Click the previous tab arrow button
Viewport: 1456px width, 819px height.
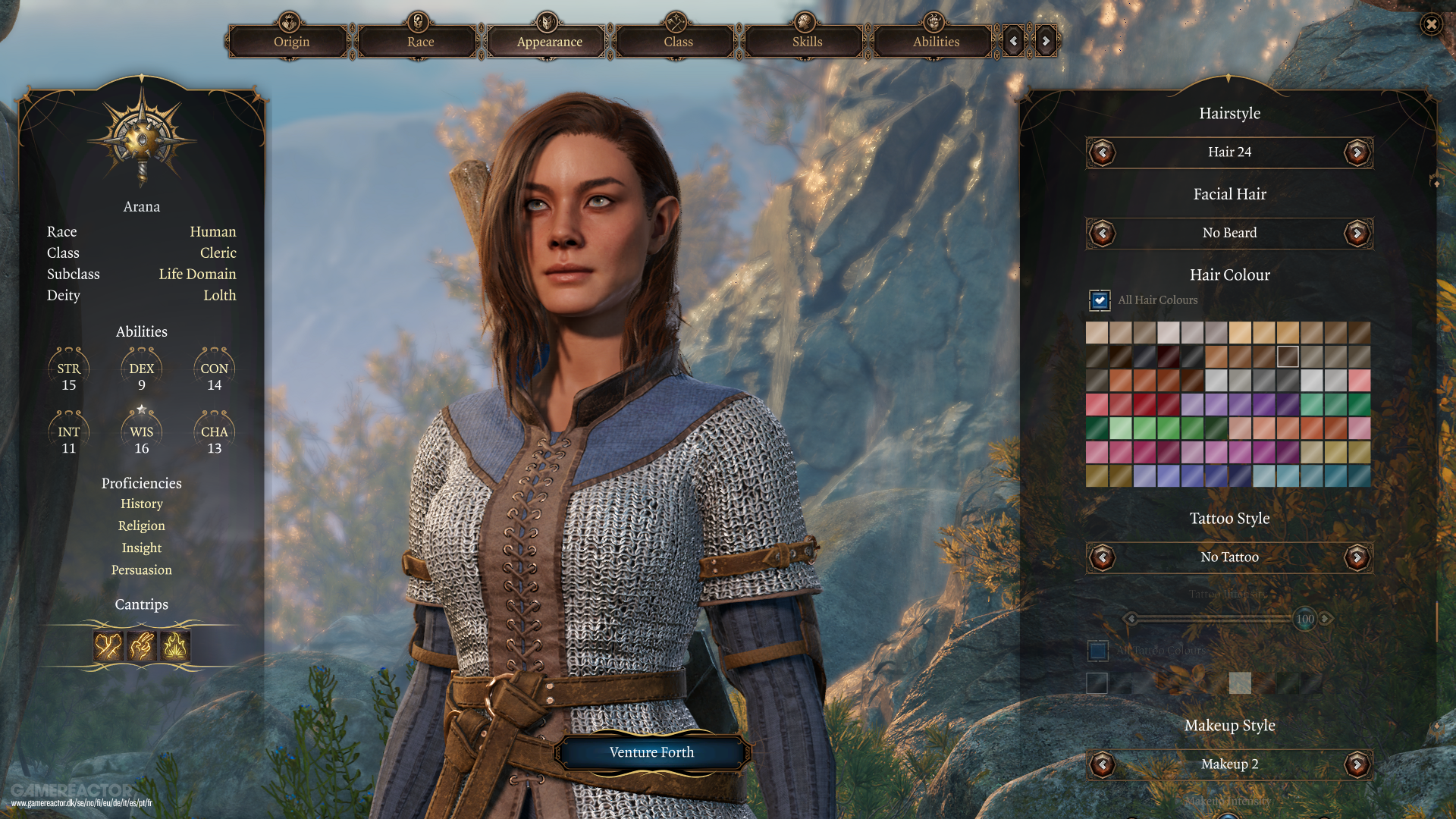1014,42
